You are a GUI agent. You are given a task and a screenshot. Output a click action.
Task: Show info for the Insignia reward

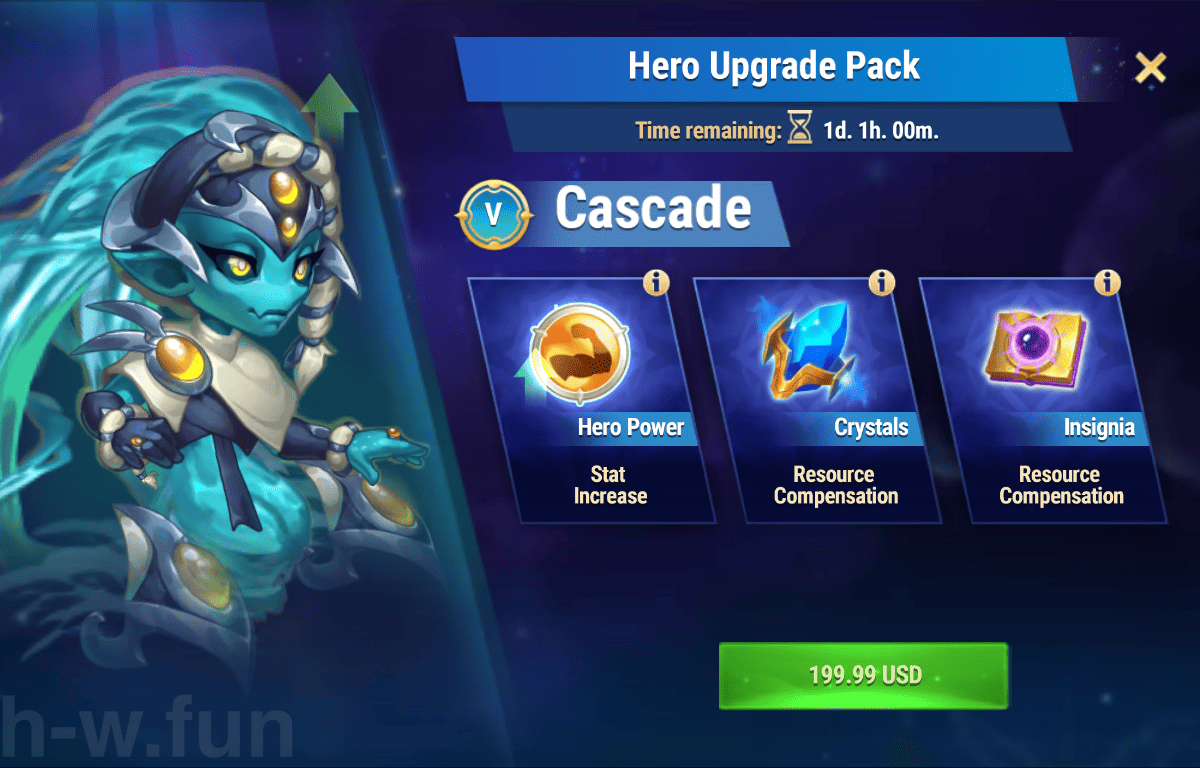(1107, 283)
